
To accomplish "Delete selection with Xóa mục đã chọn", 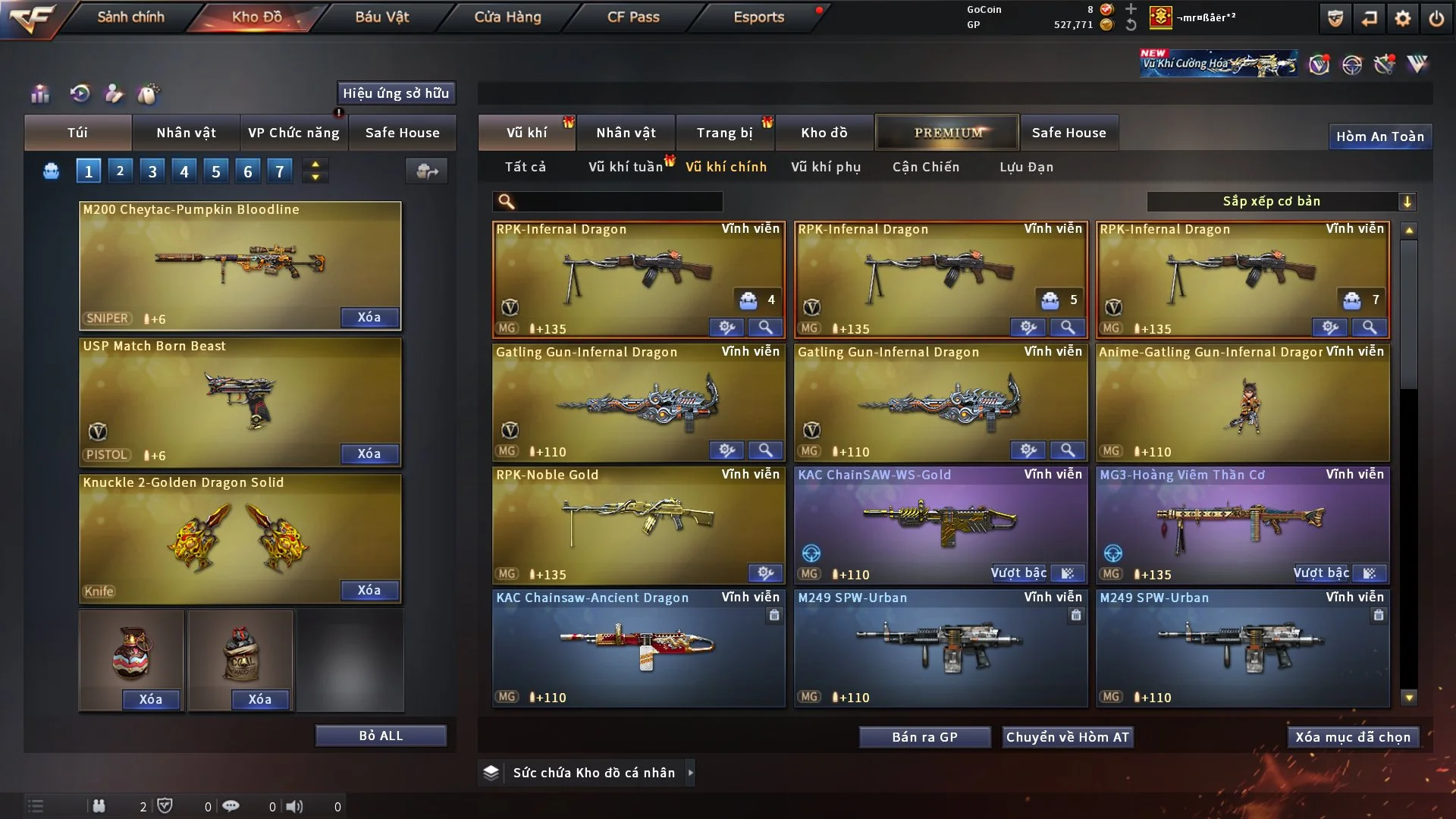I will pos(1352,737).
